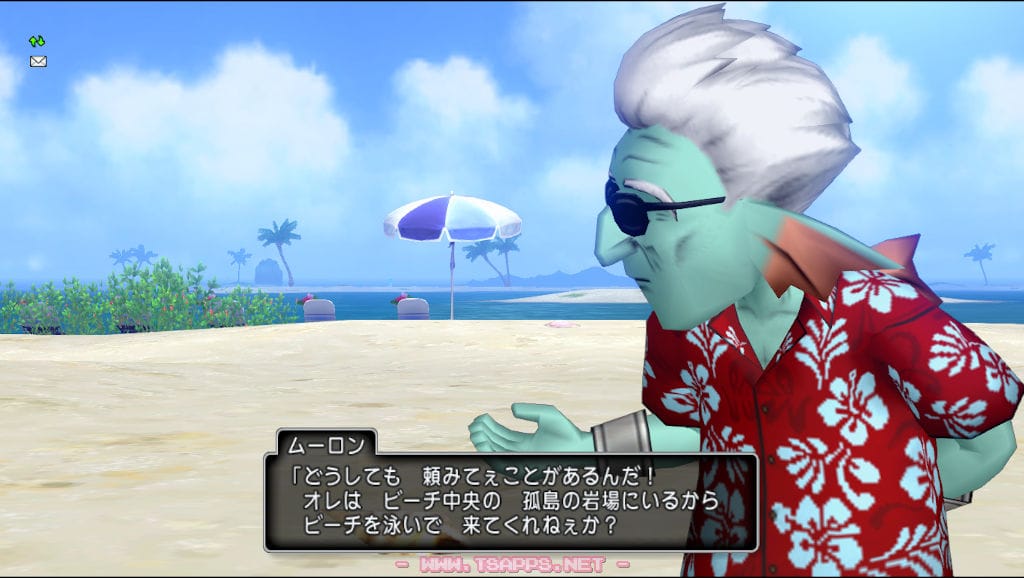Open the mail envelope icon
1024x578 pixels.
(x=38, y=61)
